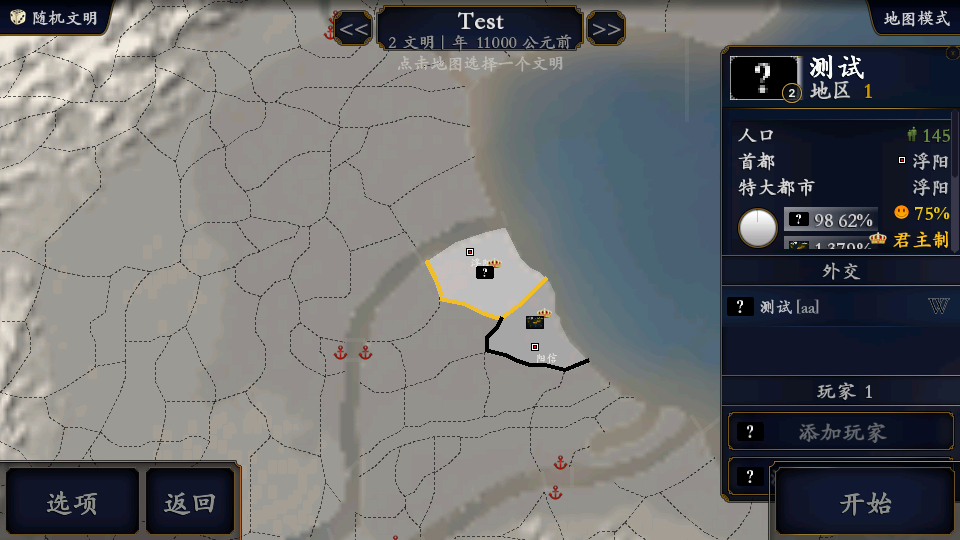Click the 君主制 government label

click(x=920, y=240)
